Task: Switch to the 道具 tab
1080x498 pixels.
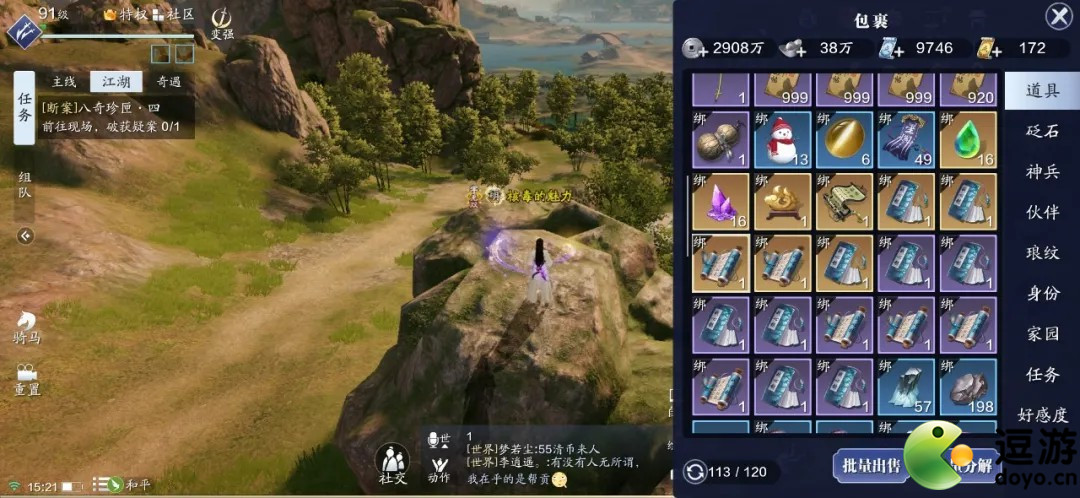Action: click(x=1042, y=91)
